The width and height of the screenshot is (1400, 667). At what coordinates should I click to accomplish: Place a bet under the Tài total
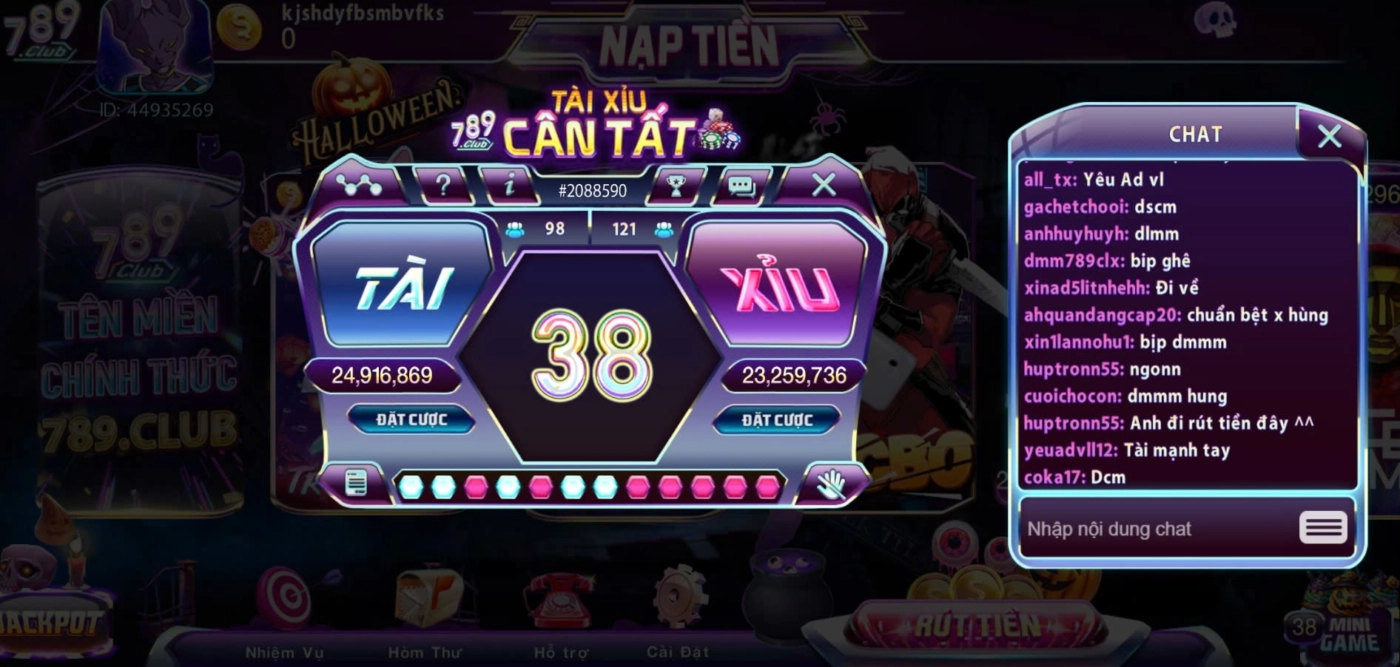[411, 419]
